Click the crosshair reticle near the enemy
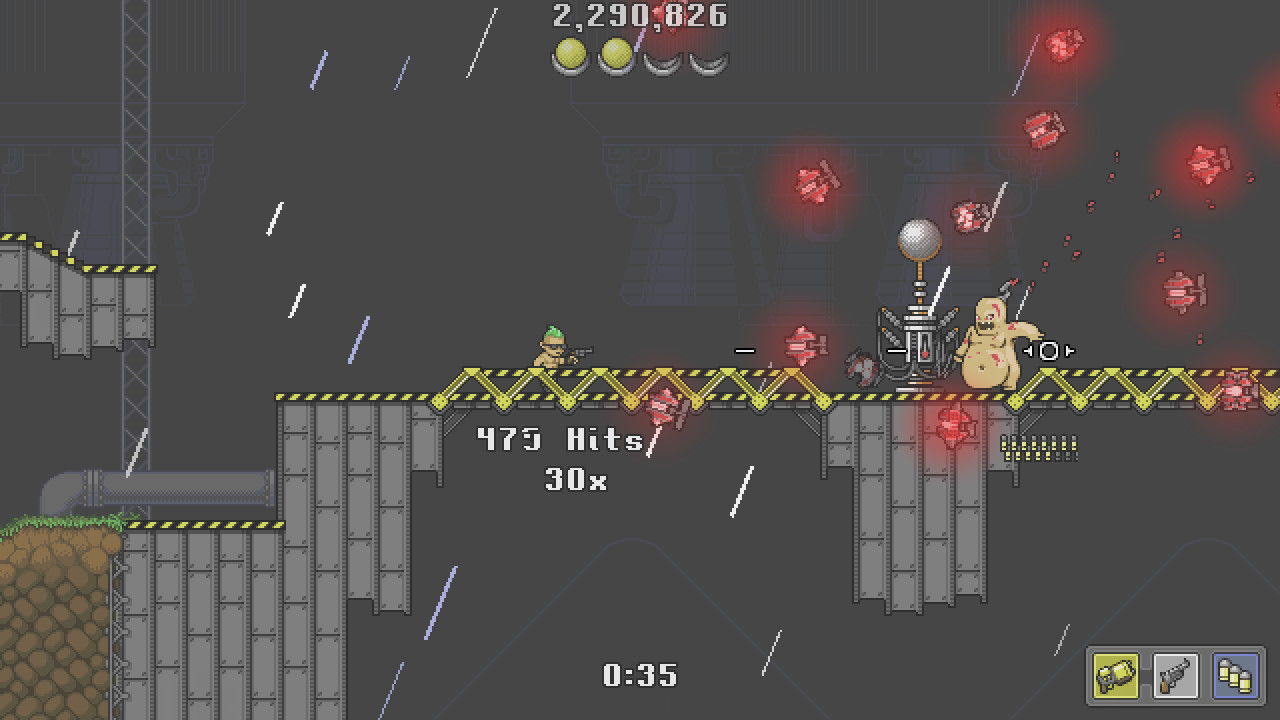Viewport: 1280px width, 720px height. tap(1048, 351)
